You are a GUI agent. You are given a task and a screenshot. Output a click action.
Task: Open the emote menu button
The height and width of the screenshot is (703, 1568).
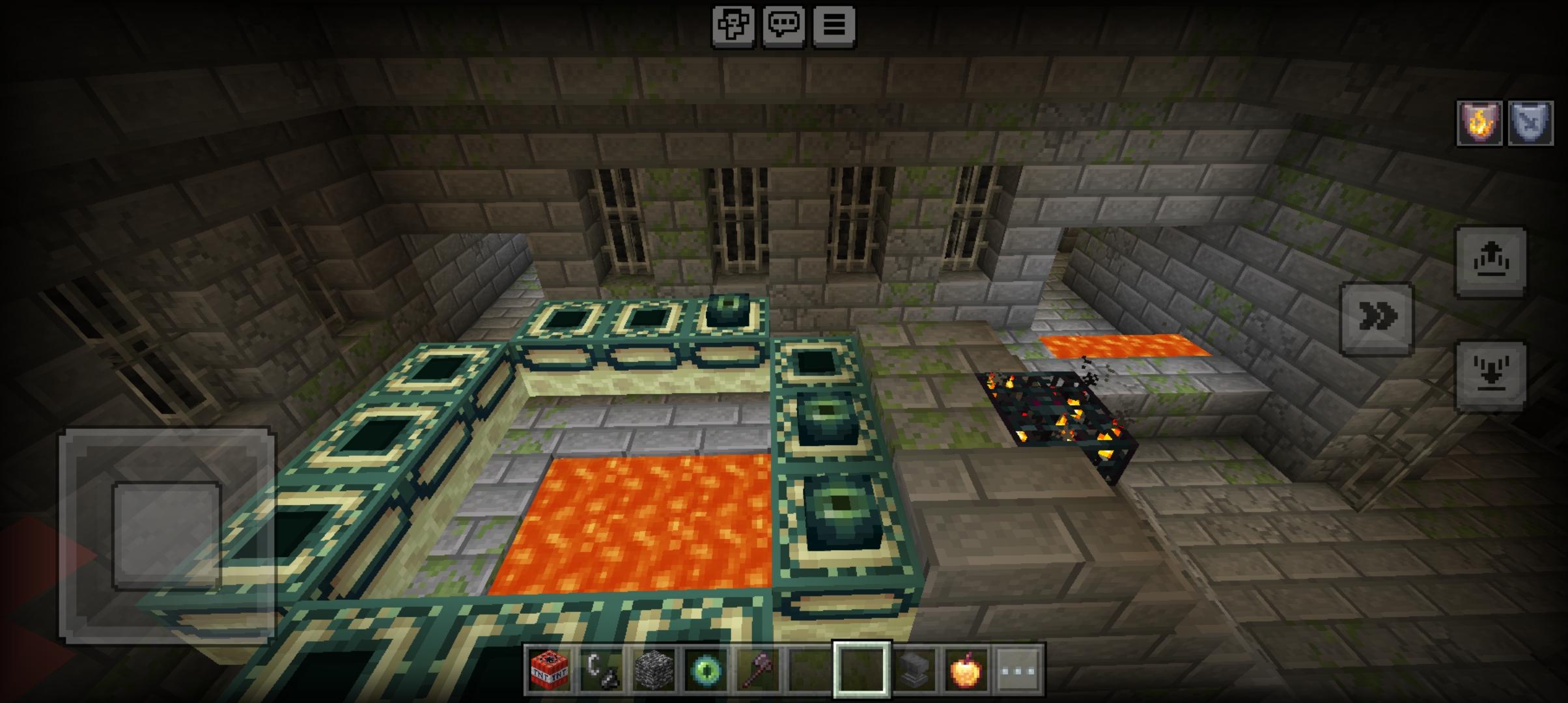pos(733,26)
